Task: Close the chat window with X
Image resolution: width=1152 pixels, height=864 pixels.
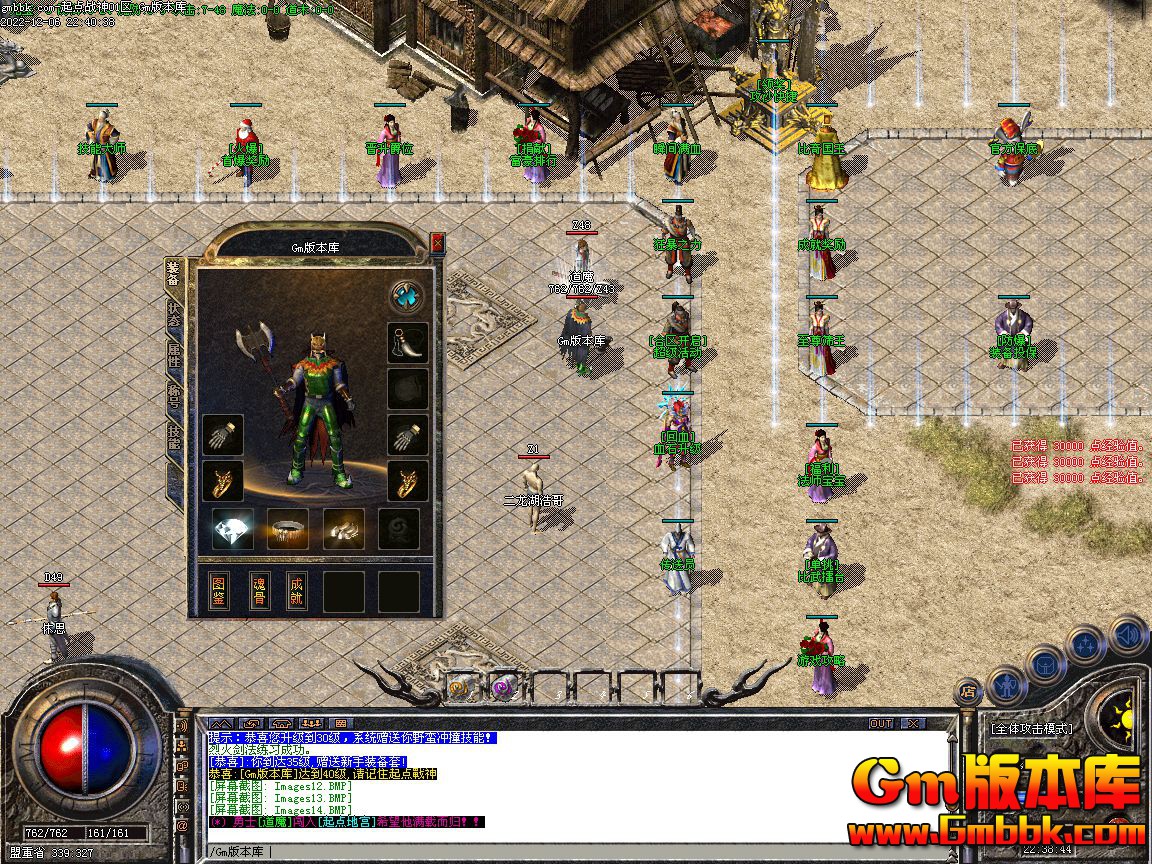Action: [913, 723]
